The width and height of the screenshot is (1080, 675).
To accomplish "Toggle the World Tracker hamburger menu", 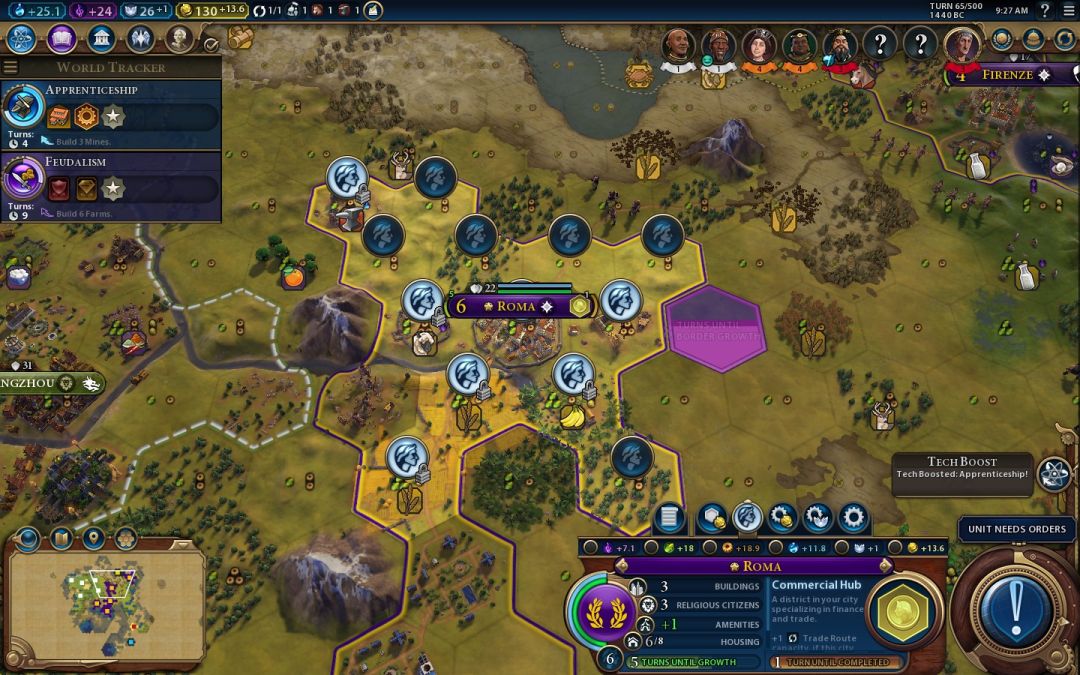I will pyautogui.click(x=11, y=67).
